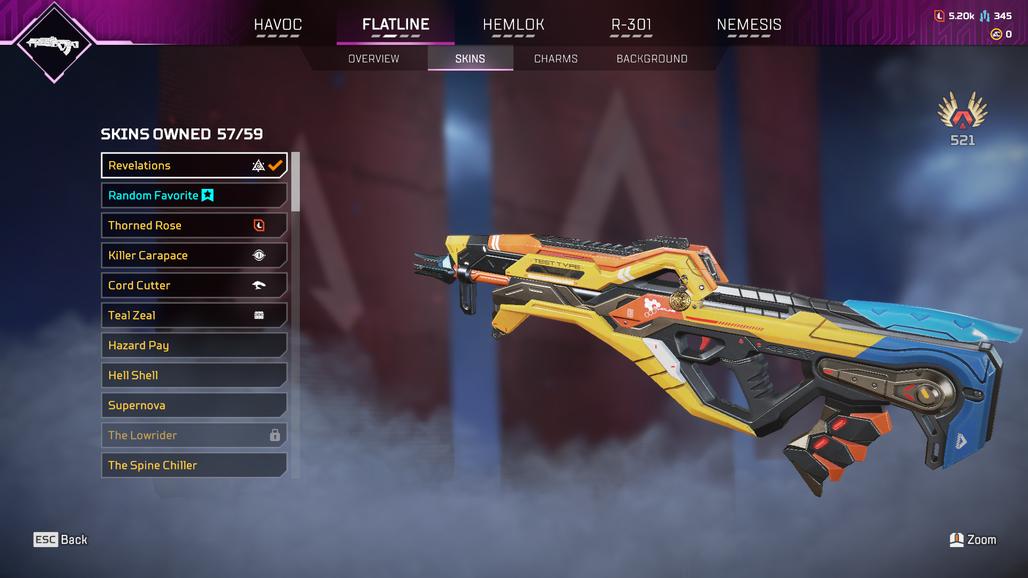Pick the Killer Carapace skin
This screenshot has width=1028, height=578.
tap(194, 256)
